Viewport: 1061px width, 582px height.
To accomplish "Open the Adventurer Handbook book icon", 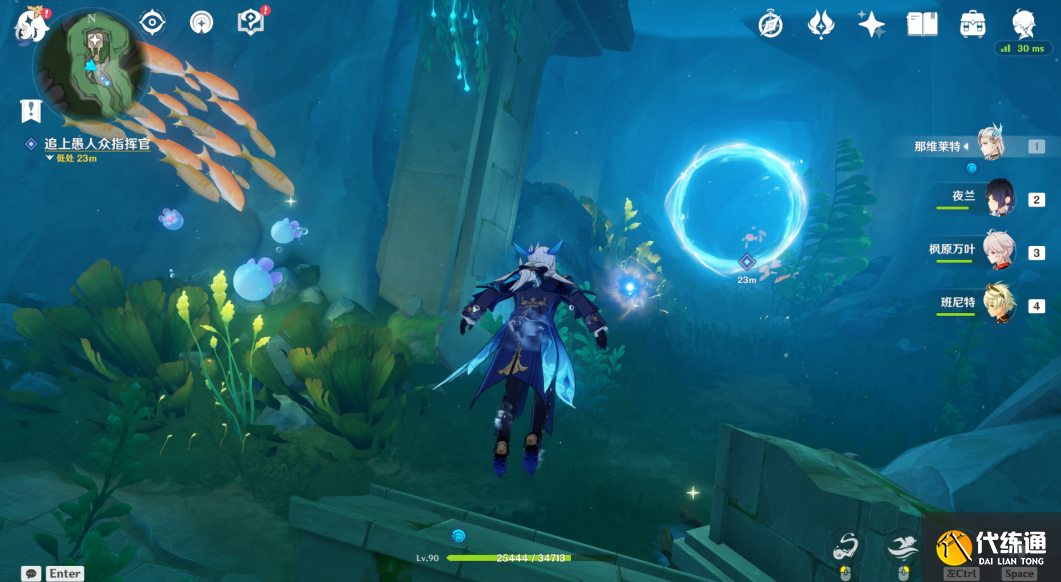I will [x=922, y=25].
